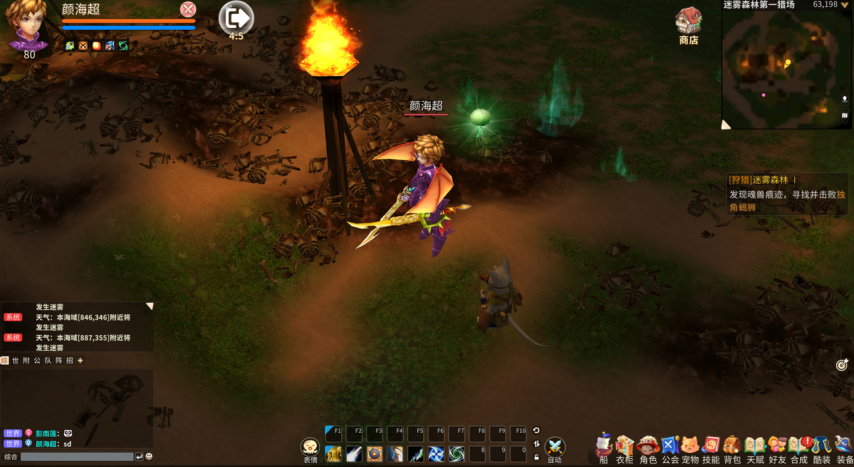Open the 装备 equipment menu
Screen dimensions: 854x467
843,446
